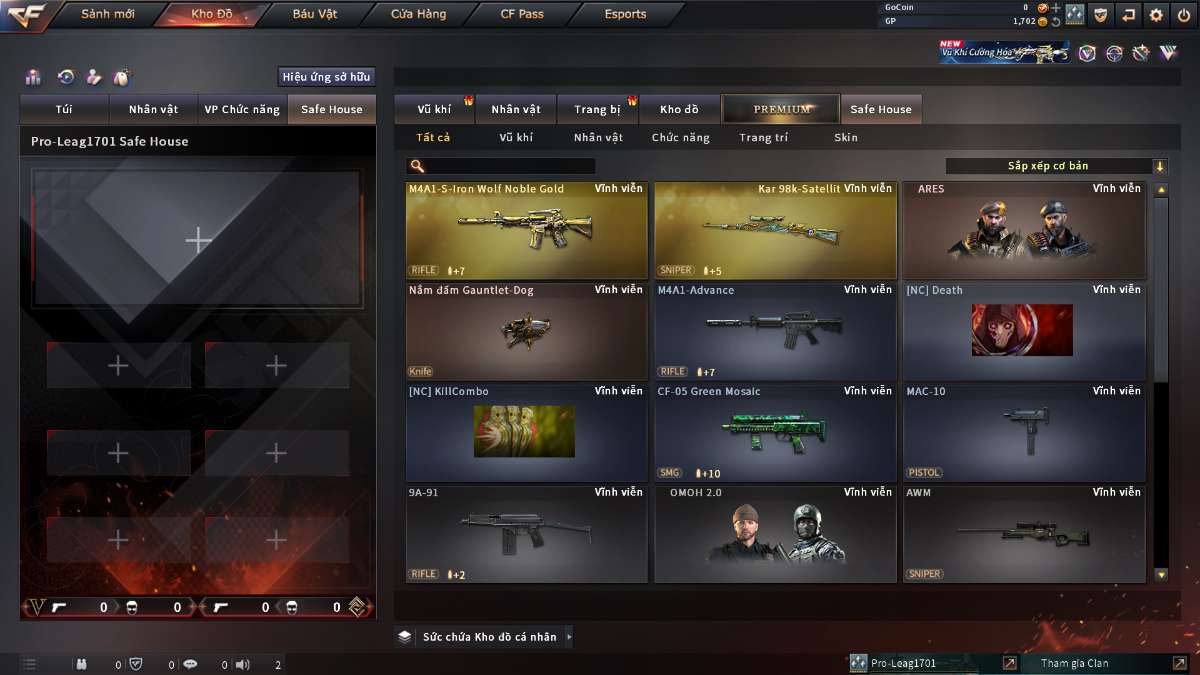Image resolution: width=1200 pixels, height=675 pixels.
Task: Pick the CF-05 Green Mosaic SMG
Action: coord(775,432)
